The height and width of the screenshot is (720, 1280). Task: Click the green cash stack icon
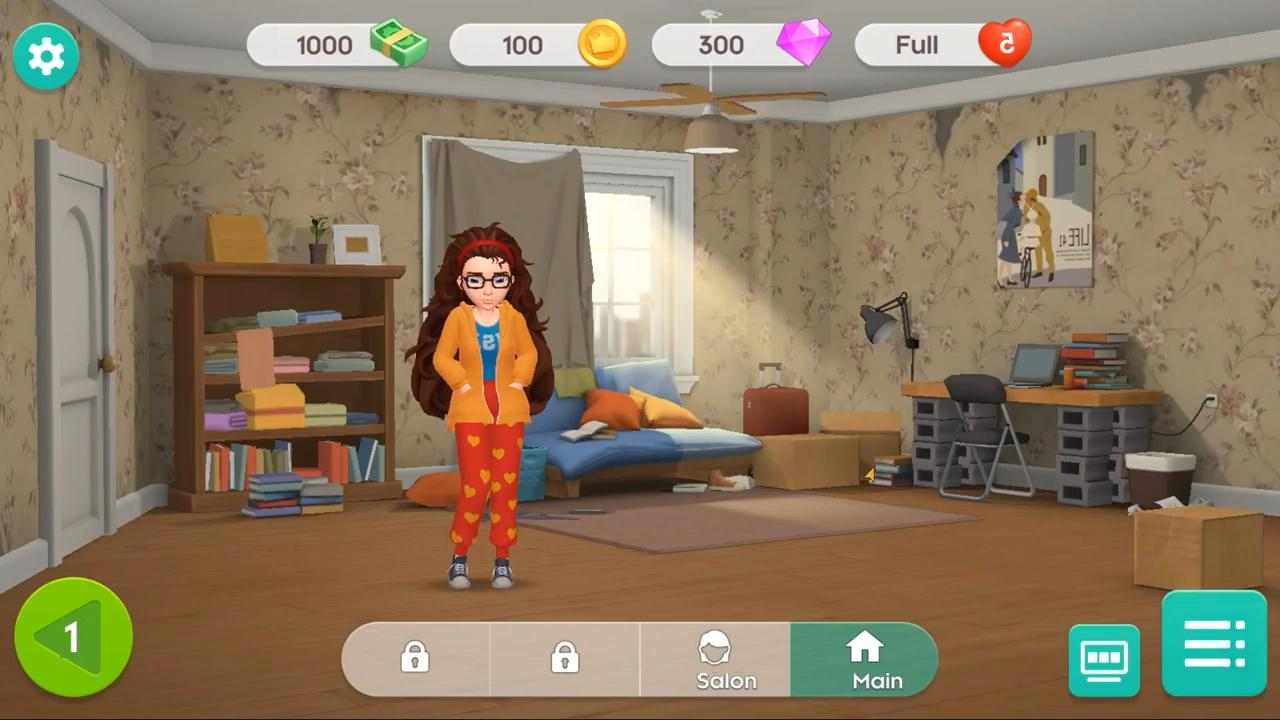click(398, 44)
